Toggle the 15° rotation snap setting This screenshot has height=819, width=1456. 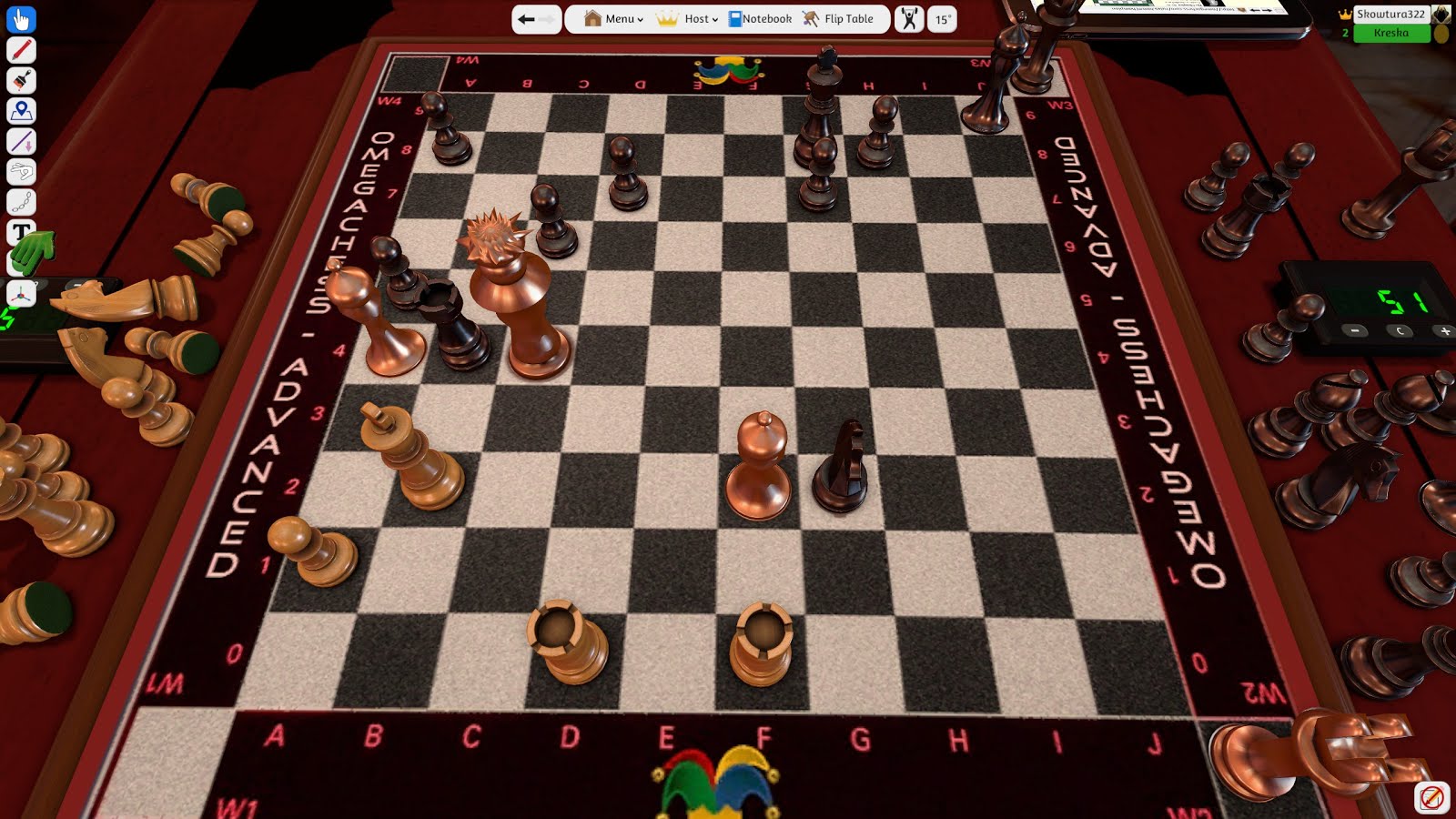click(940, 18)
